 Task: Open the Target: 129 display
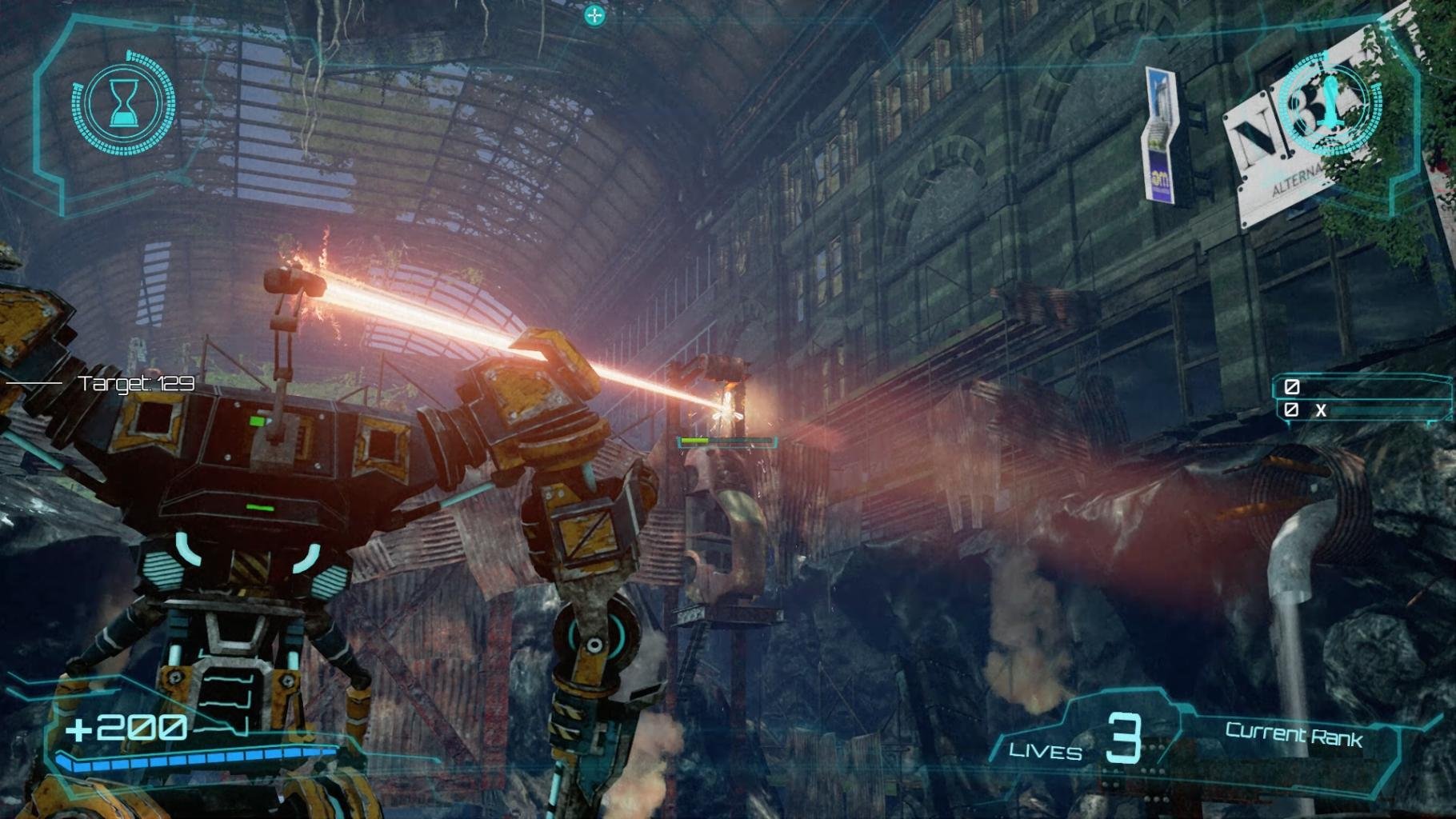pos(134,382)
